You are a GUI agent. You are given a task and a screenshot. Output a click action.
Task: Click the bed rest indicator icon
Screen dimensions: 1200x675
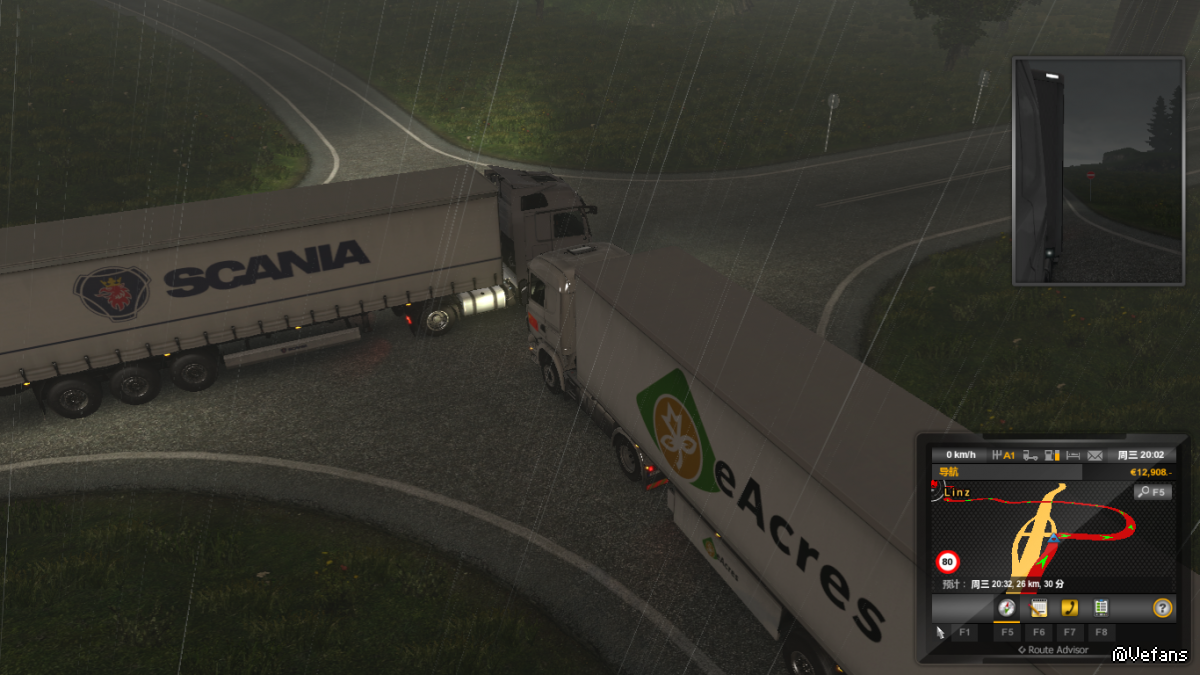1074,455
